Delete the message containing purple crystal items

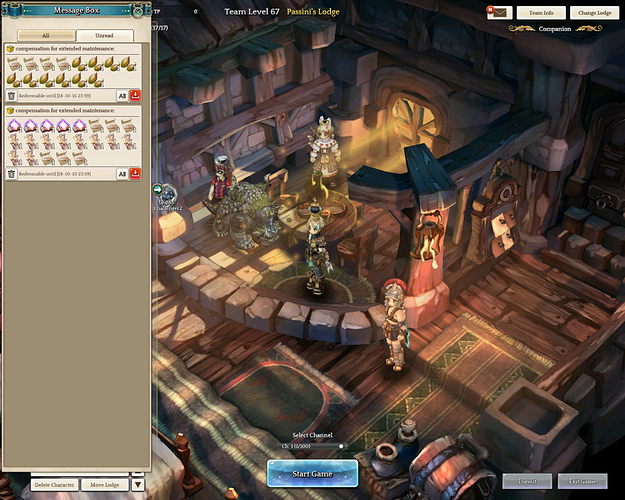pos(12,173)
